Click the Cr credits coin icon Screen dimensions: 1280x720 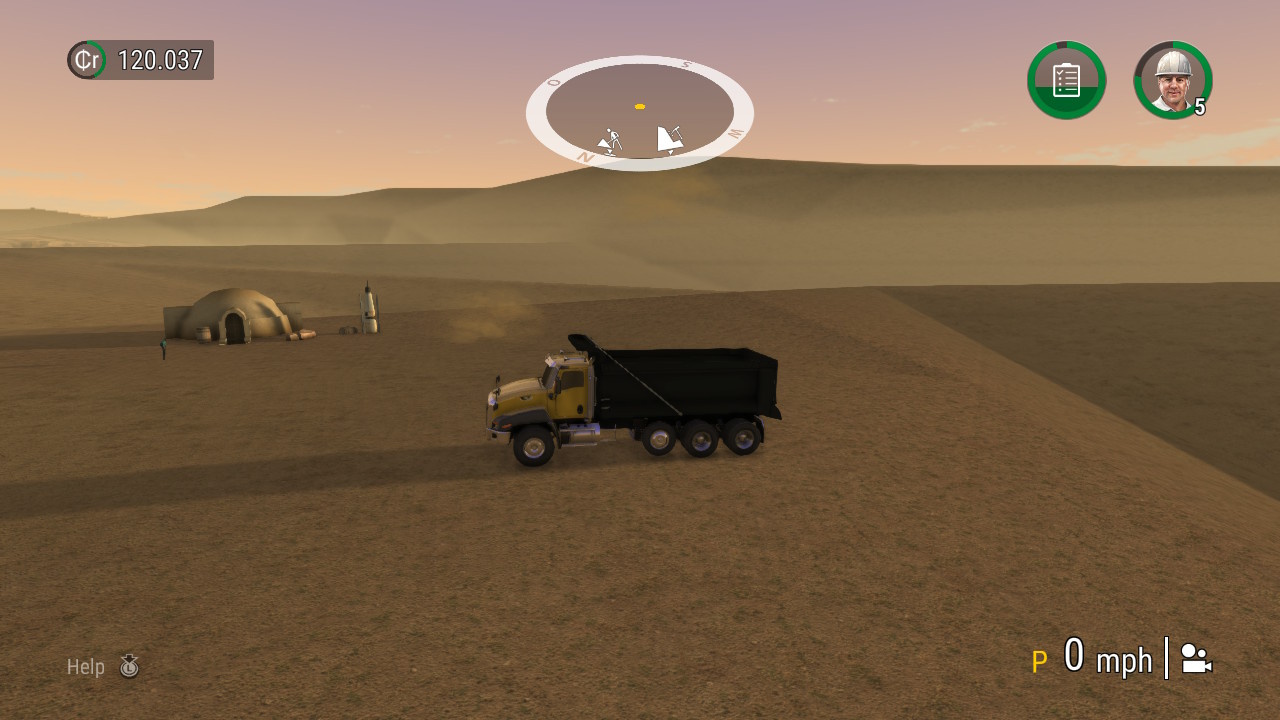[x=86, y=60]
